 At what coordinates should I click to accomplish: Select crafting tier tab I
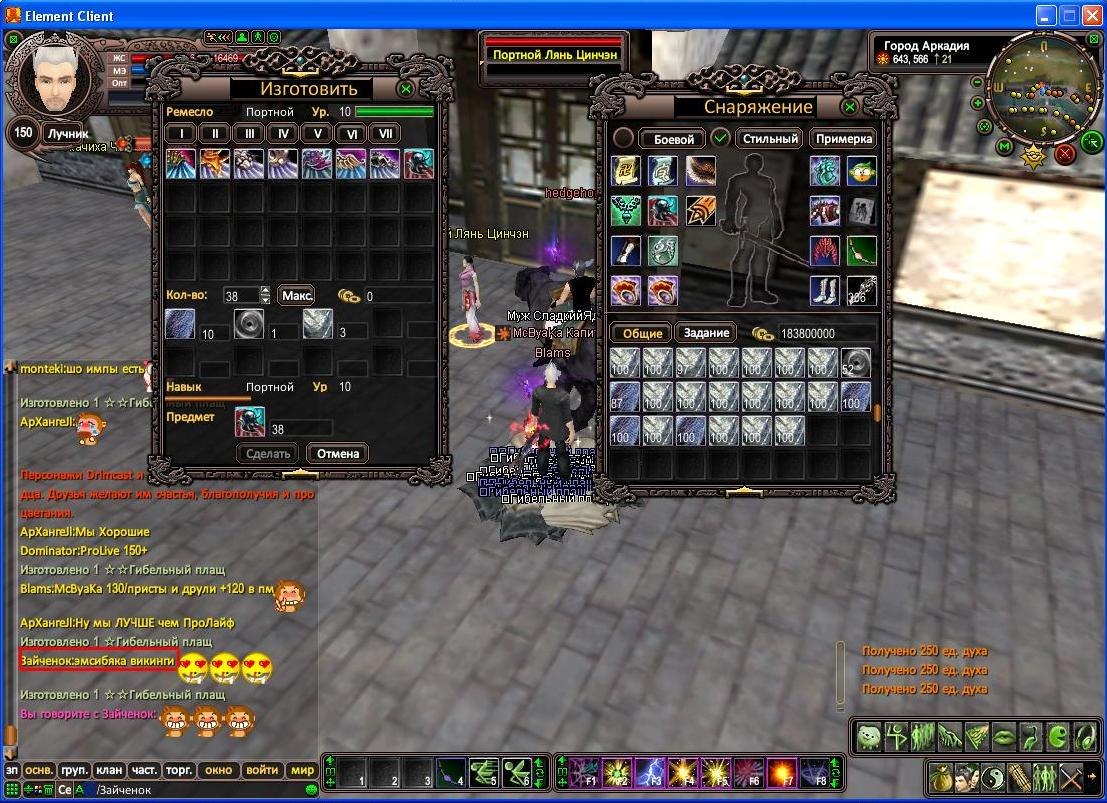tap(180, 133)
